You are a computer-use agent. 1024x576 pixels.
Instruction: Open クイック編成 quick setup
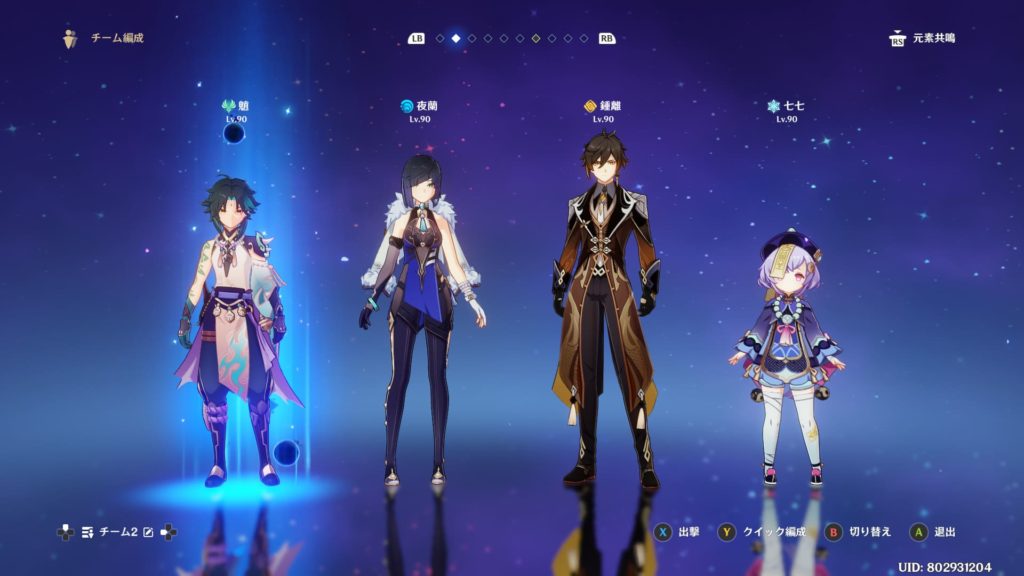tap(762, 532)
